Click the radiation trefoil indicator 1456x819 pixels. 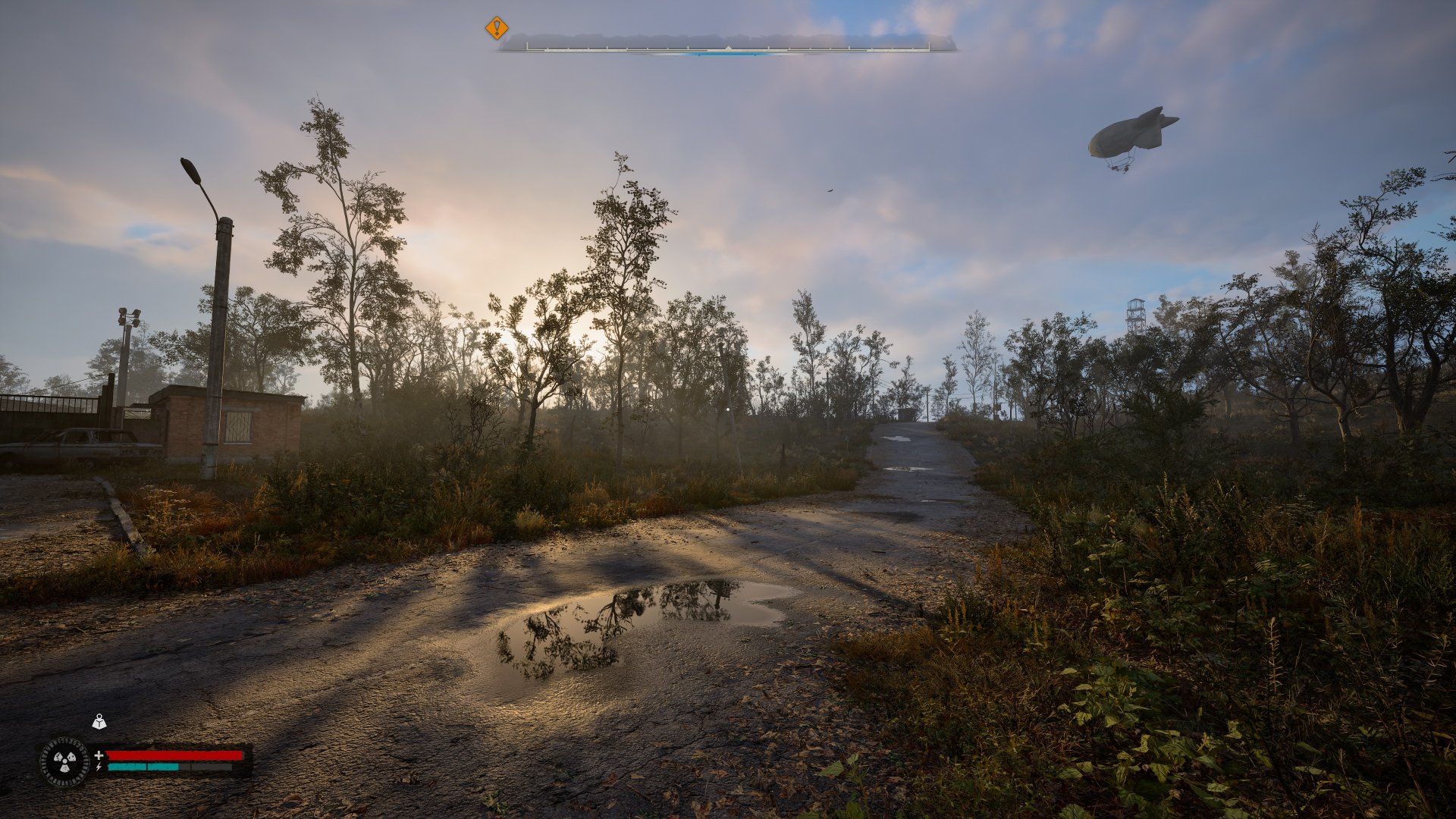[x=64, y=761]
